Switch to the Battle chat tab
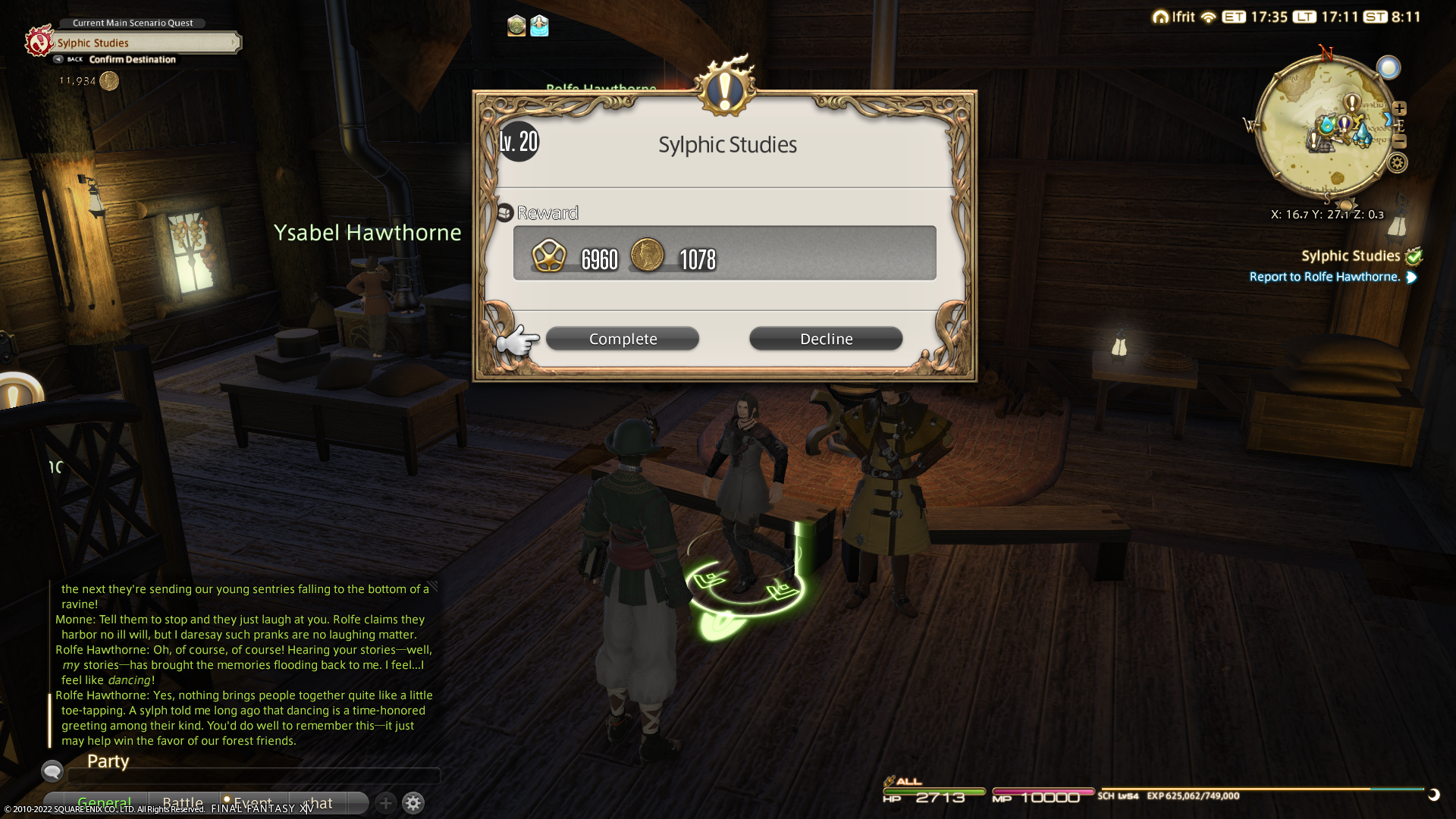This screenshot has width=1456, height=819. (x=183, y=802)
